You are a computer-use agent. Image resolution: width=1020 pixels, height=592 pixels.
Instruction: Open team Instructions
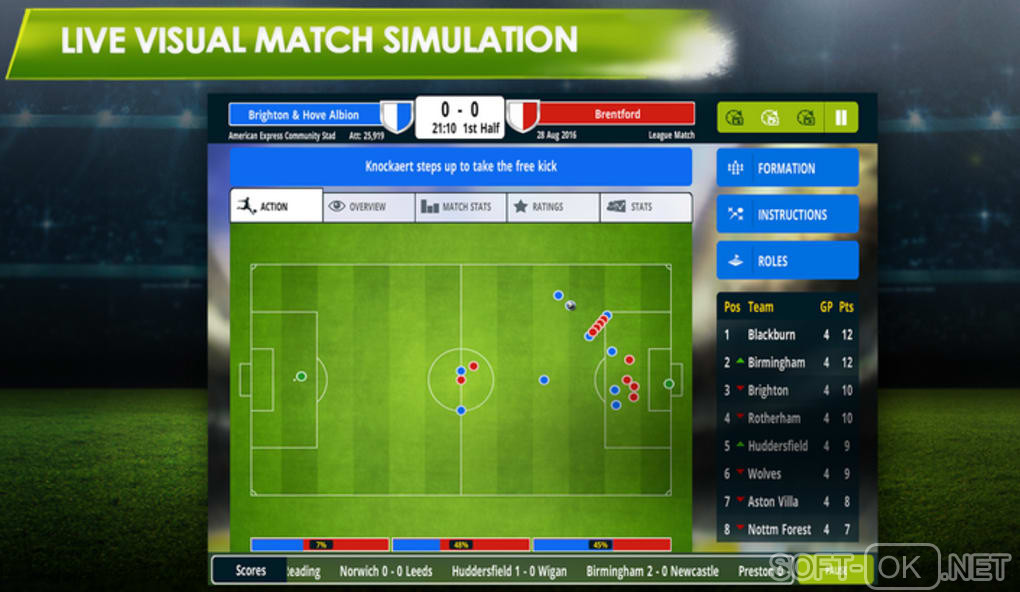click(787, 214)
